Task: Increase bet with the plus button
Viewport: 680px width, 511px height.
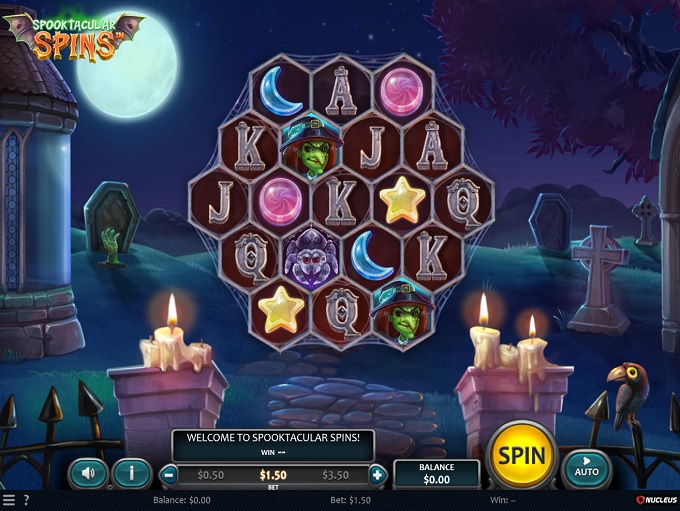Action: click(x=378, y=475)
